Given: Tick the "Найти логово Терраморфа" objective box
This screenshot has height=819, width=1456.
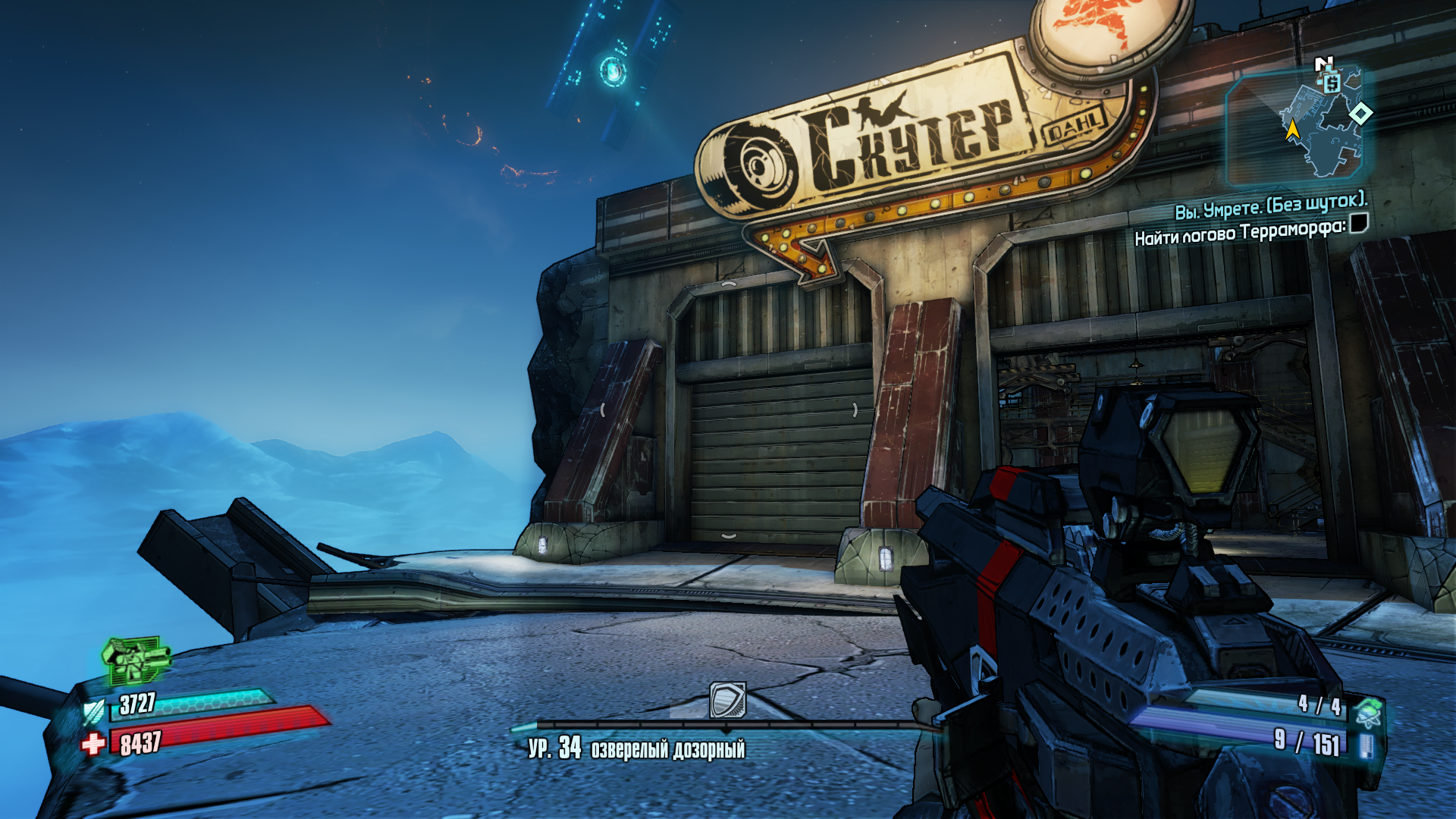Looking at the screenshot, I should click(1358, 223).
